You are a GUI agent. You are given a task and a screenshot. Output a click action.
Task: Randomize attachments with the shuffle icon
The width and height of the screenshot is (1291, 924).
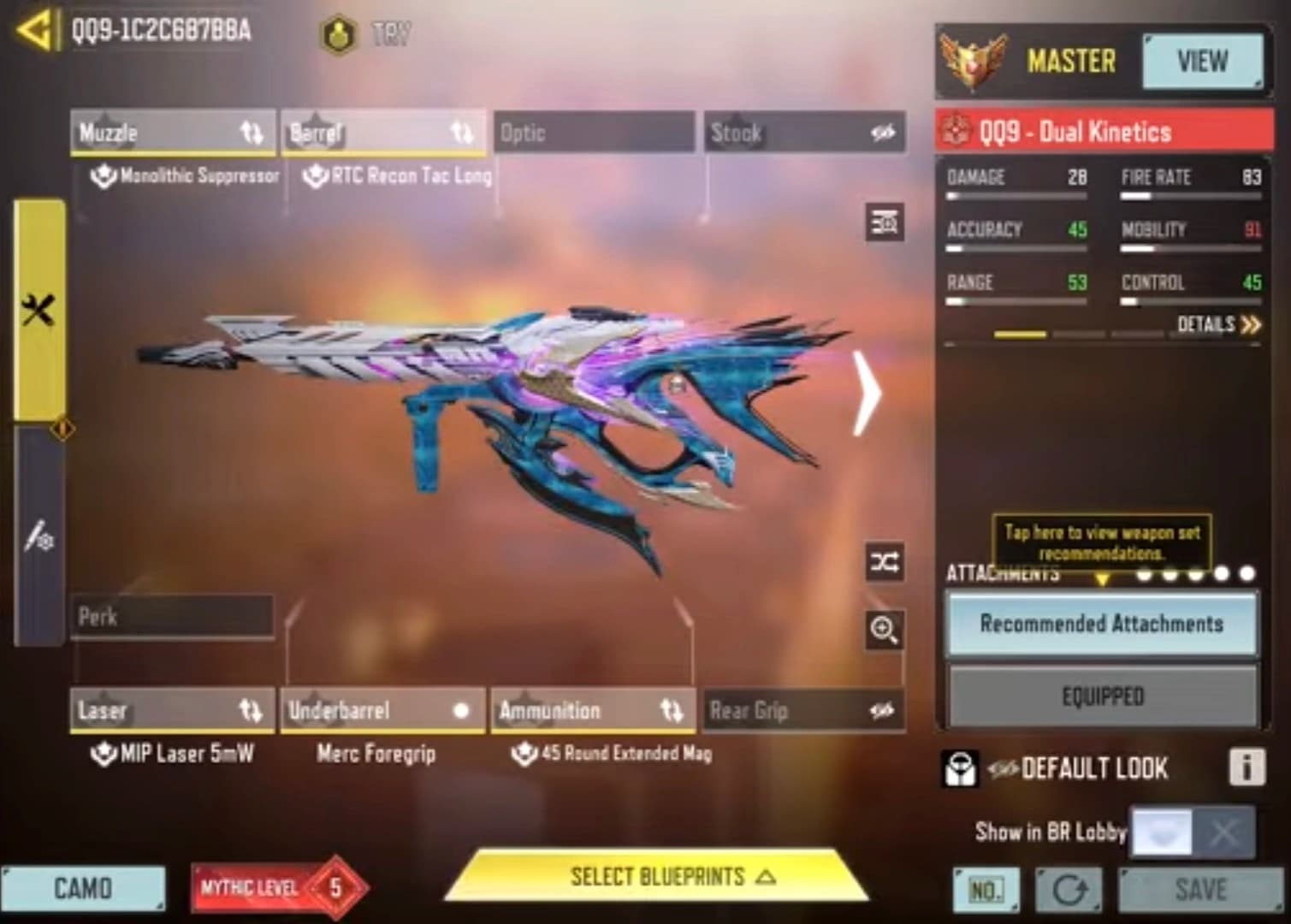[884, 562]
